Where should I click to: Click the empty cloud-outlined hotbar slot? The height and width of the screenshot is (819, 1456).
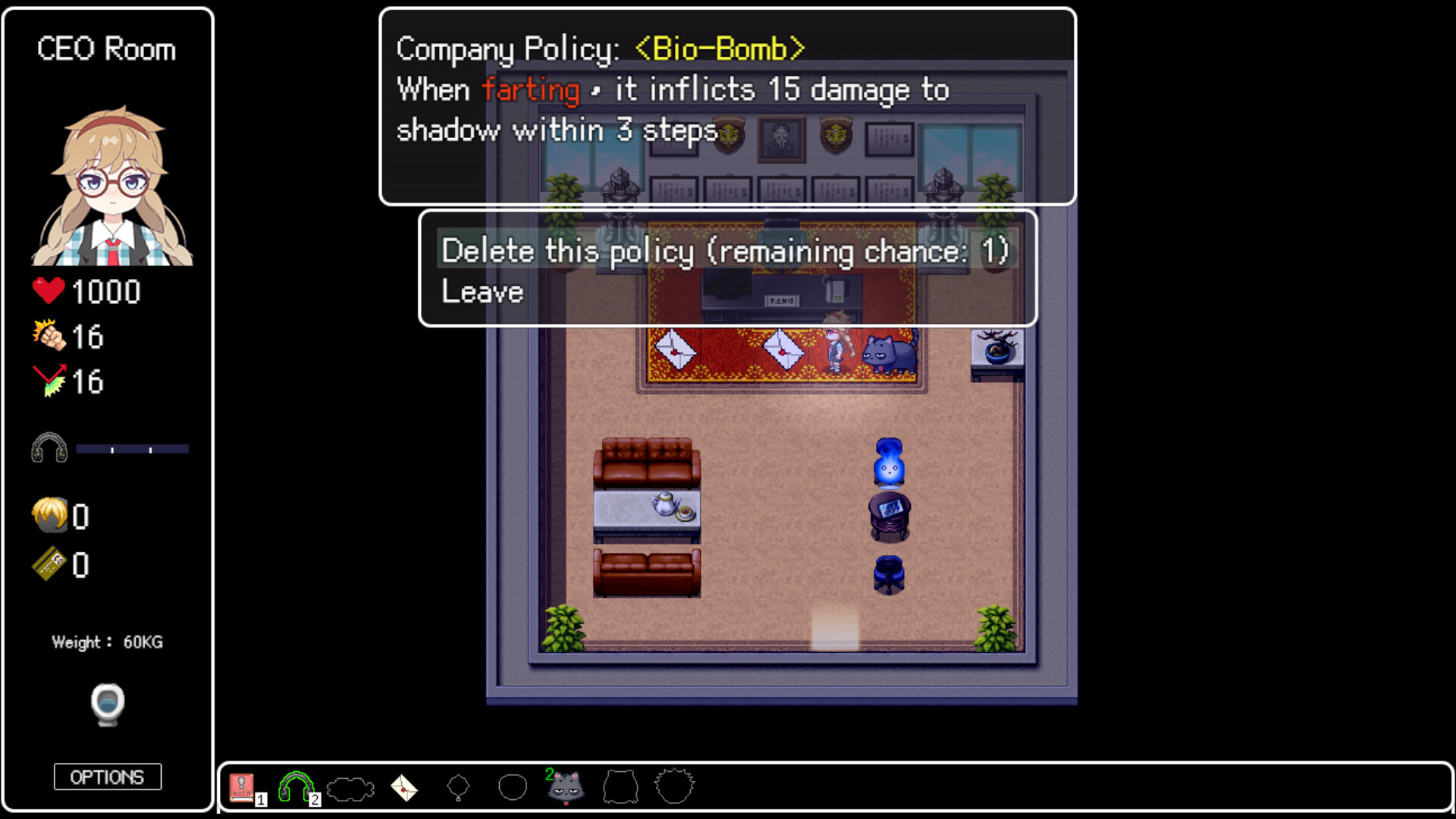350,787
